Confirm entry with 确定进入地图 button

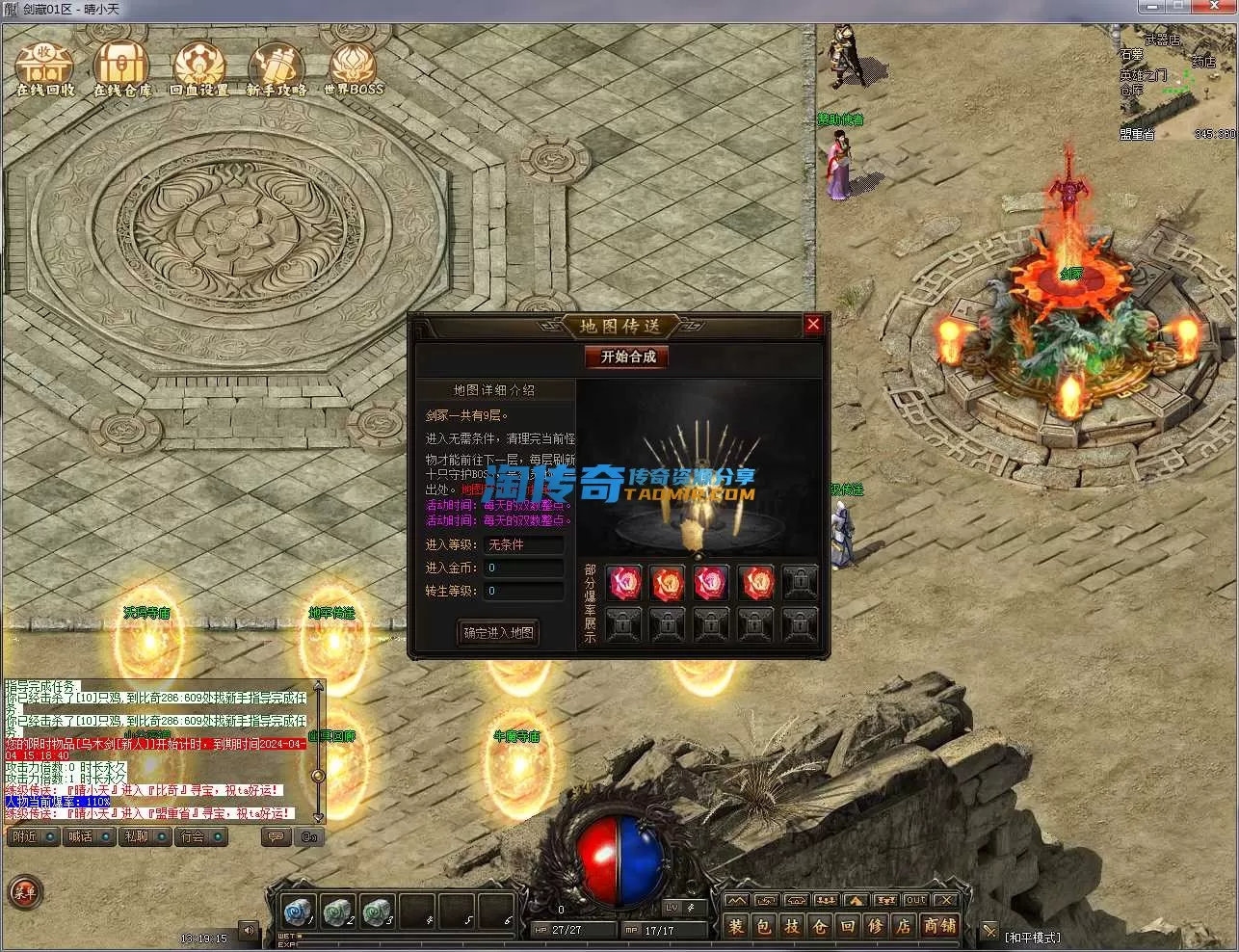tap(497, 633)
